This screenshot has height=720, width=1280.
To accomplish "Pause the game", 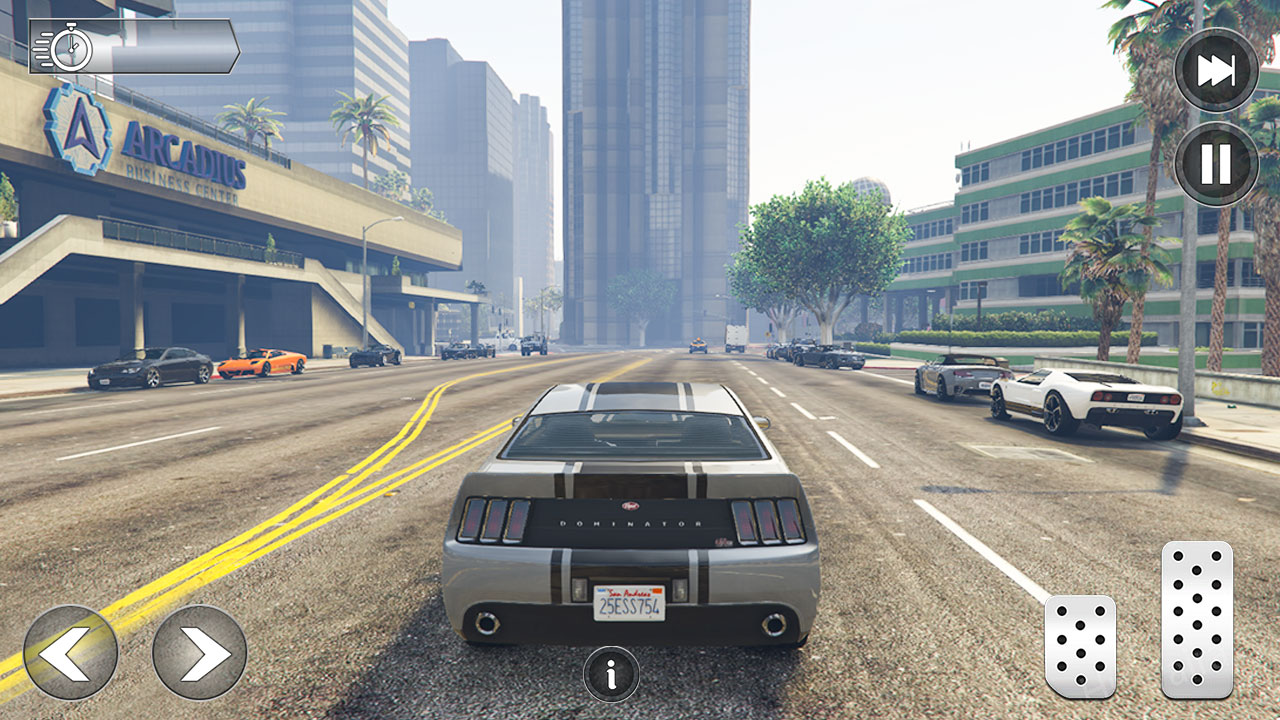I will click(x=1216, y=163).
